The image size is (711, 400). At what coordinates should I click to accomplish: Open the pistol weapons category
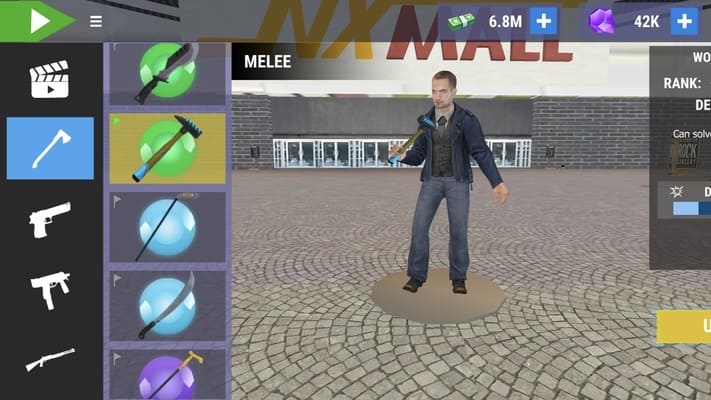50,219
